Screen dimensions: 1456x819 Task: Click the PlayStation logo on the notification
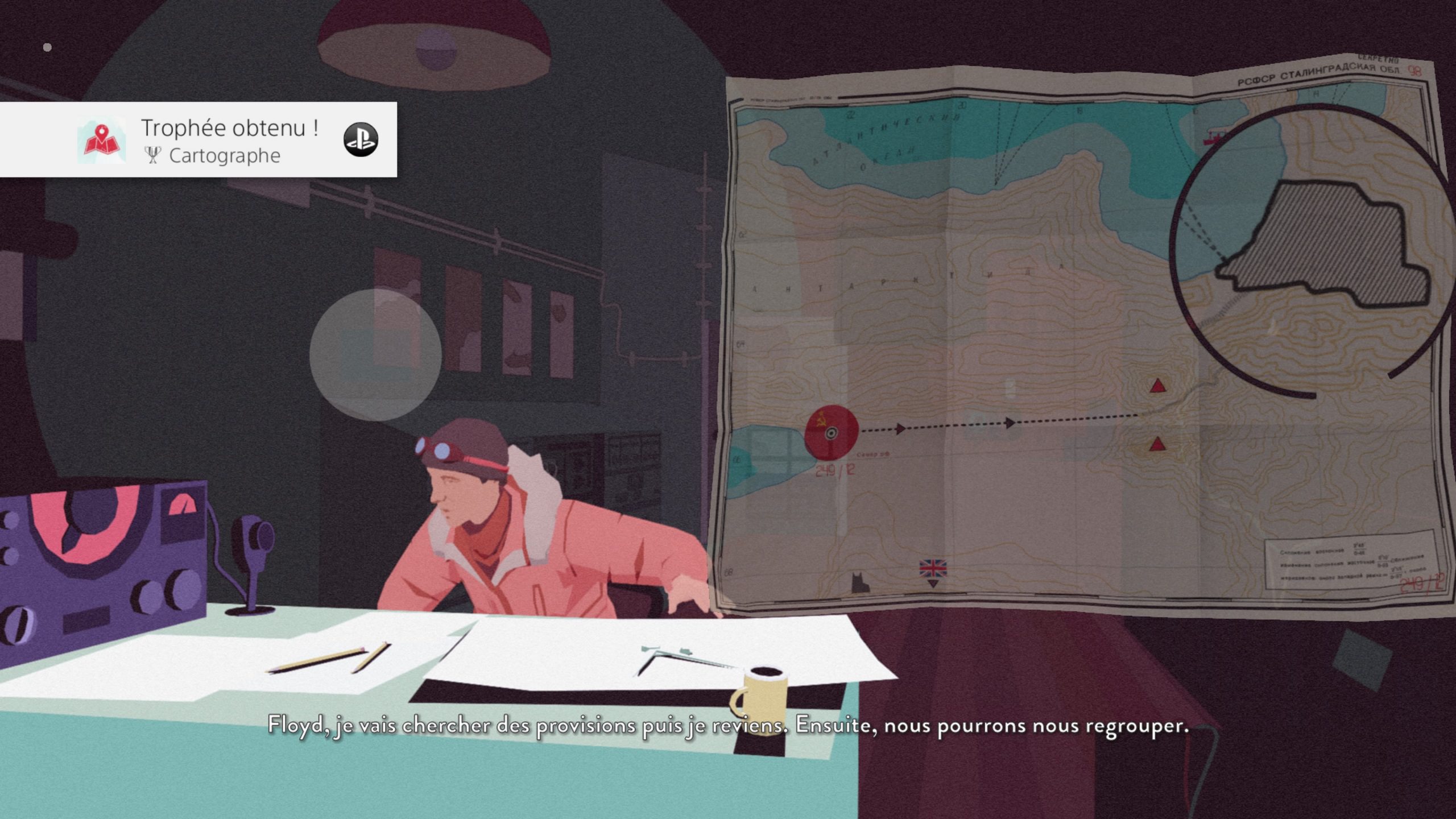[x=361, y=139]
